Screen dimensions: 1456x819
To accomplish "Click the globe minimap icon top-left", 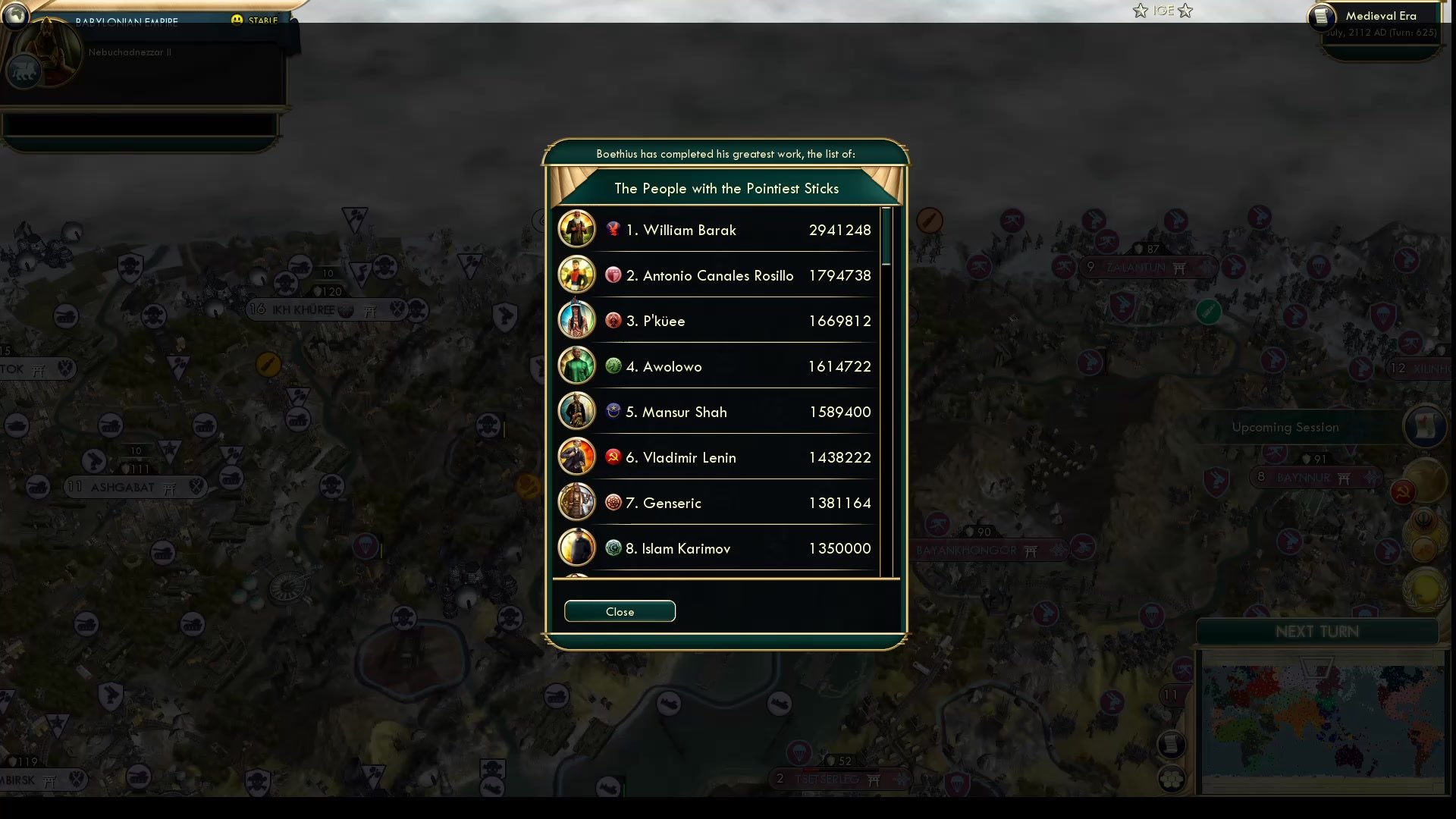I will tap(15, 15).
